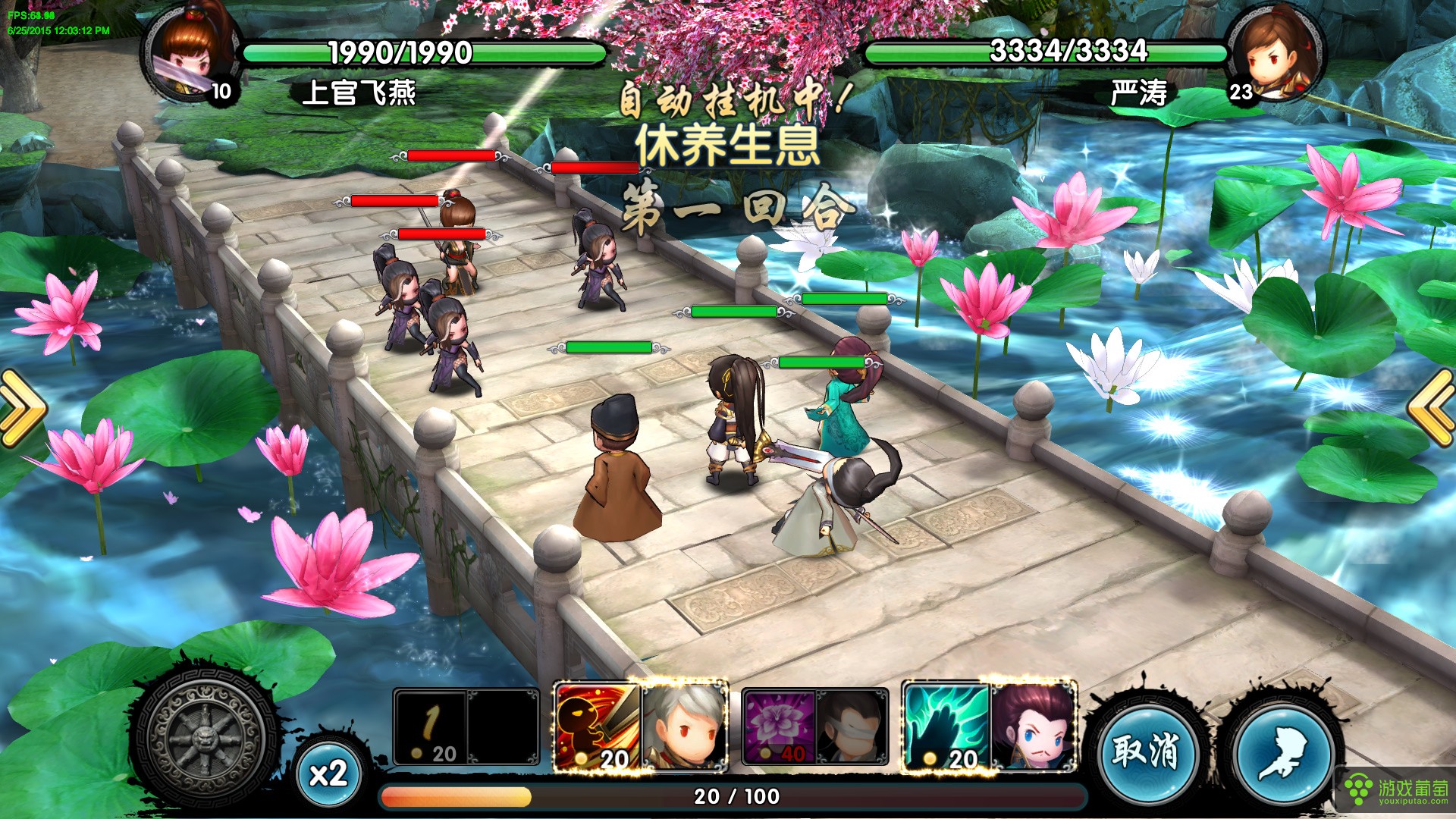Click the left-edge yellow double-arrow

pyautogui.click(x=23, y=407)
